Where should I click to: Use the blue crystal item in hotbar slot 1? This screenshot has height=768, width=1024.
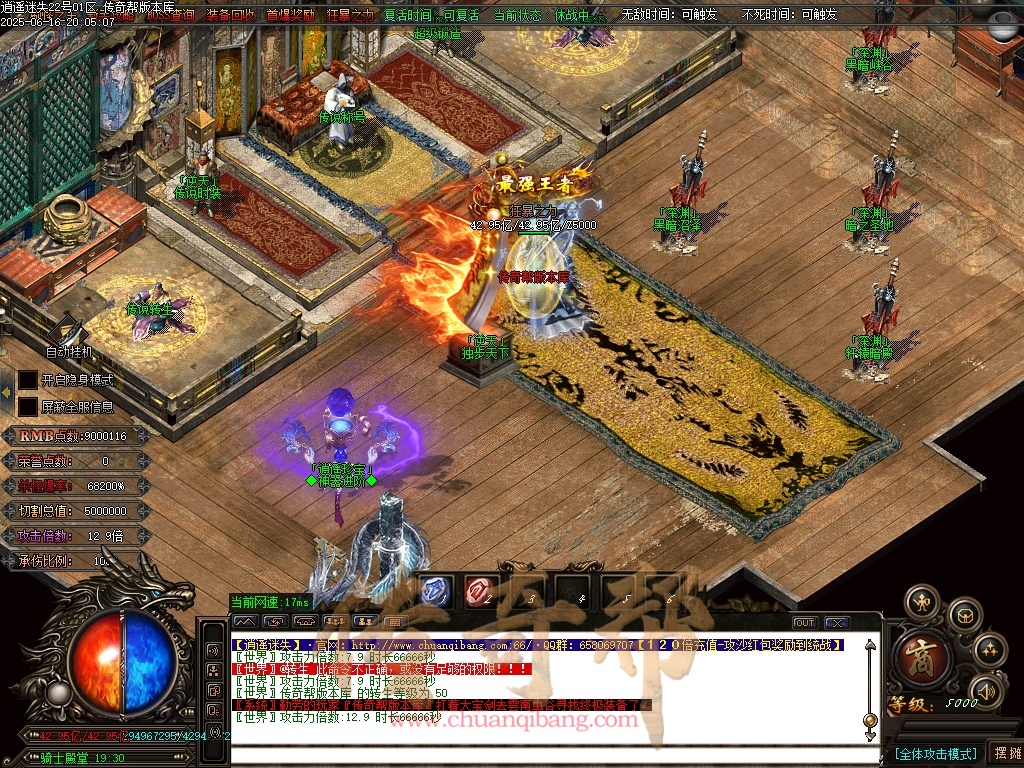[x=435, y=591]
